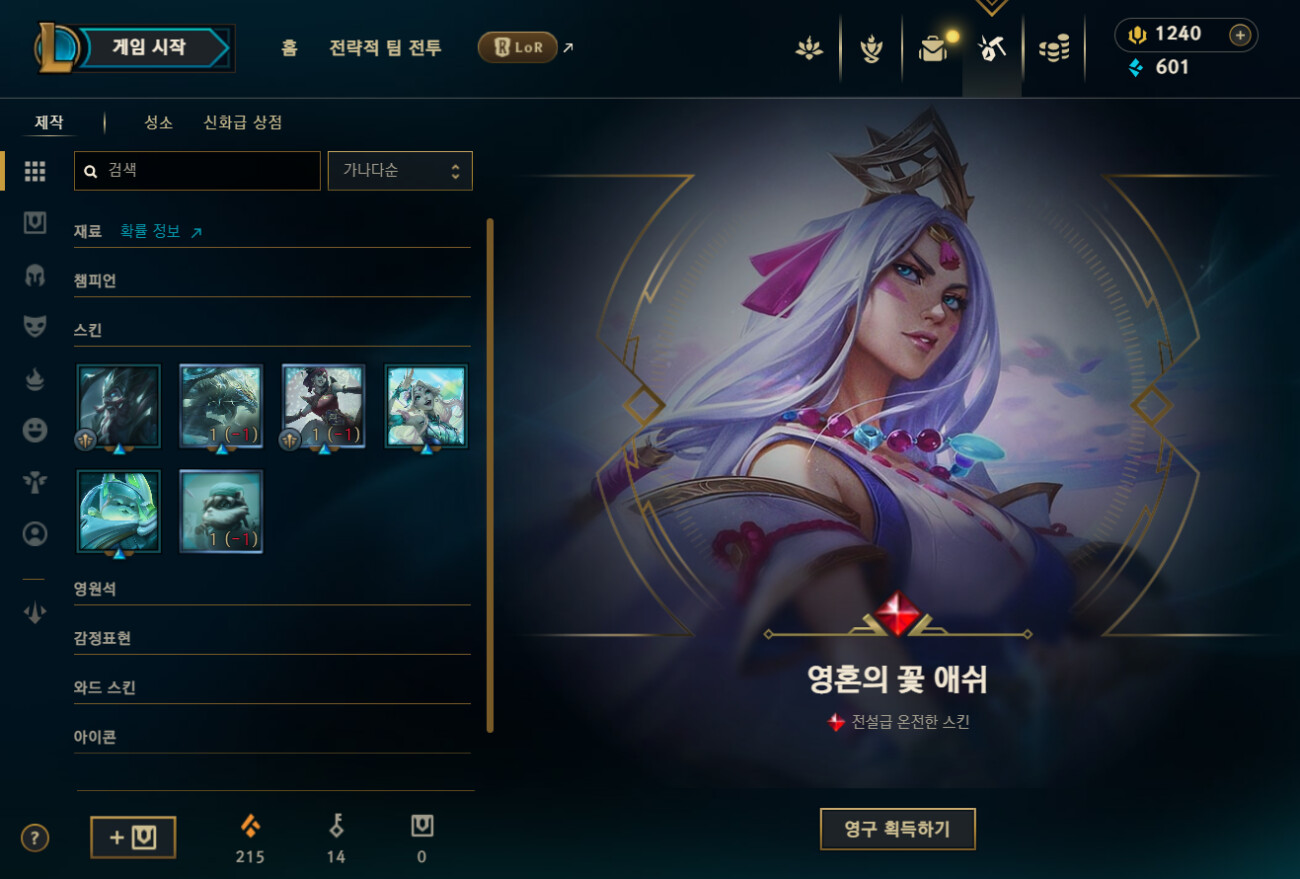Click the plus chest purchase button
Screen dimensions: 1300x879
point(133,837)
